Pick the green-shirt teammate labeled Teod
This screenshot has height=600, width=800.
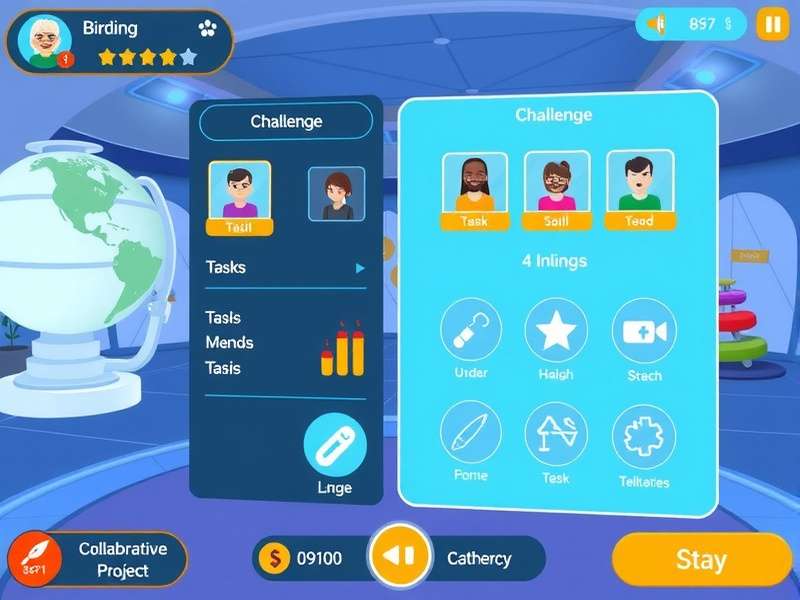[x=639, y=185]
